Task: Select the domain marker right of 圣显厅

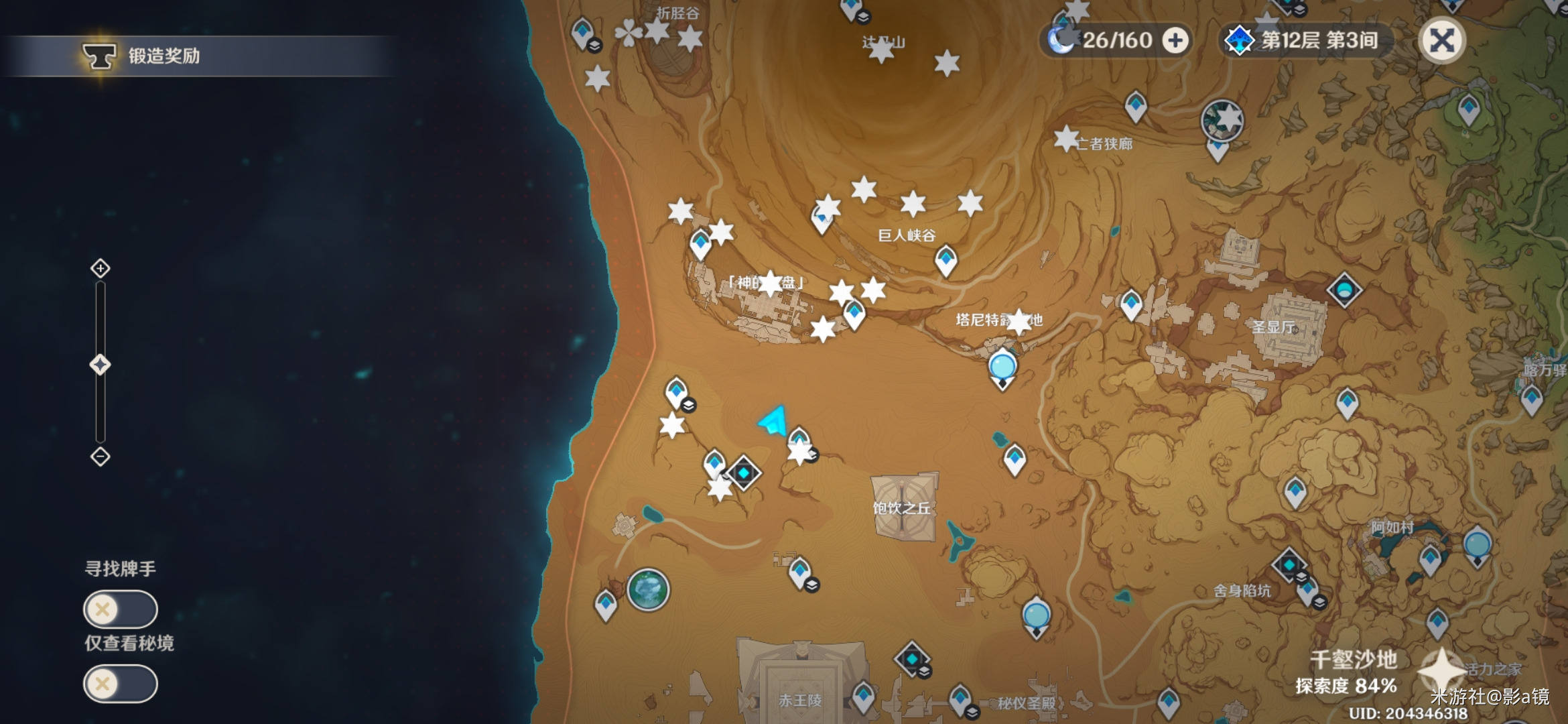Action: (1344, 290)
